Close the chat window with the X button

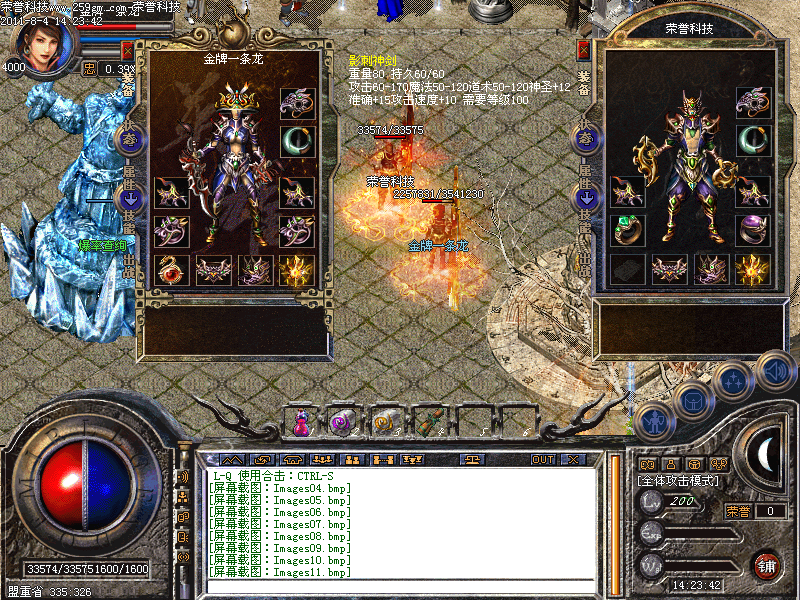[573, 460]
